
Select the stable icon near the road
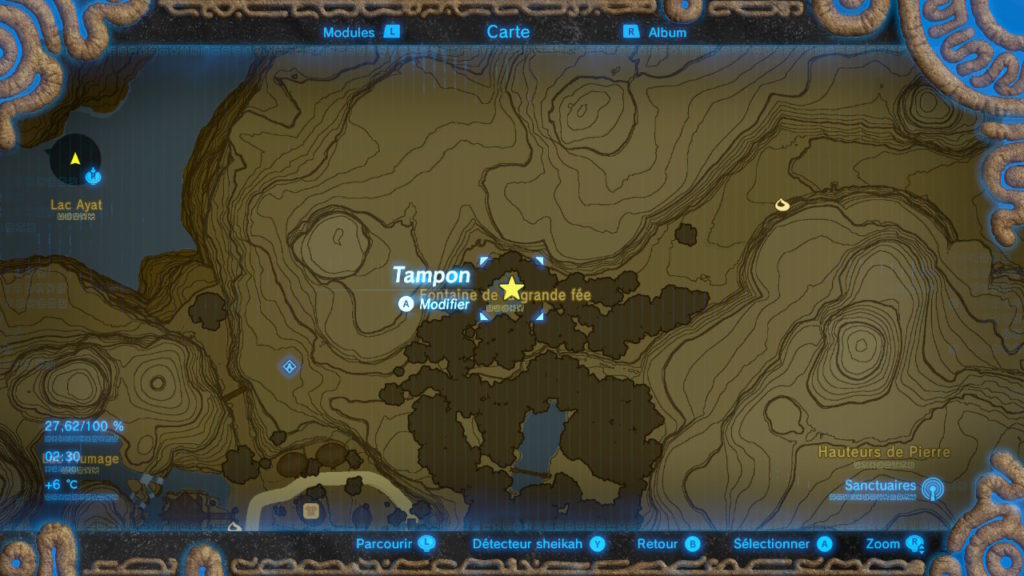(311, 511)
